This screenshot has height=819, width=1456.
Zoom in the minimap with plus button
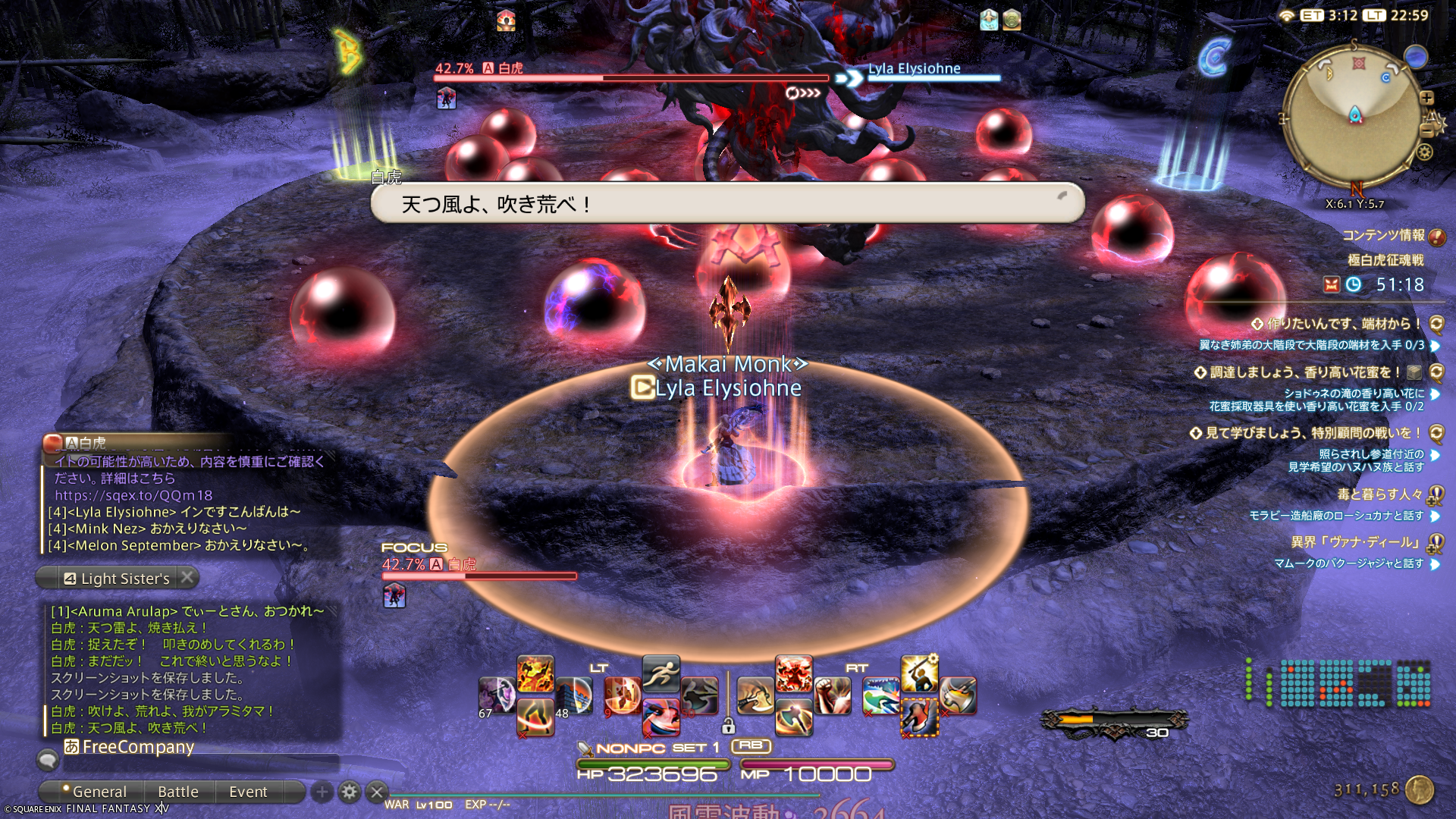pyautogui.click(x=1426, y=98)
